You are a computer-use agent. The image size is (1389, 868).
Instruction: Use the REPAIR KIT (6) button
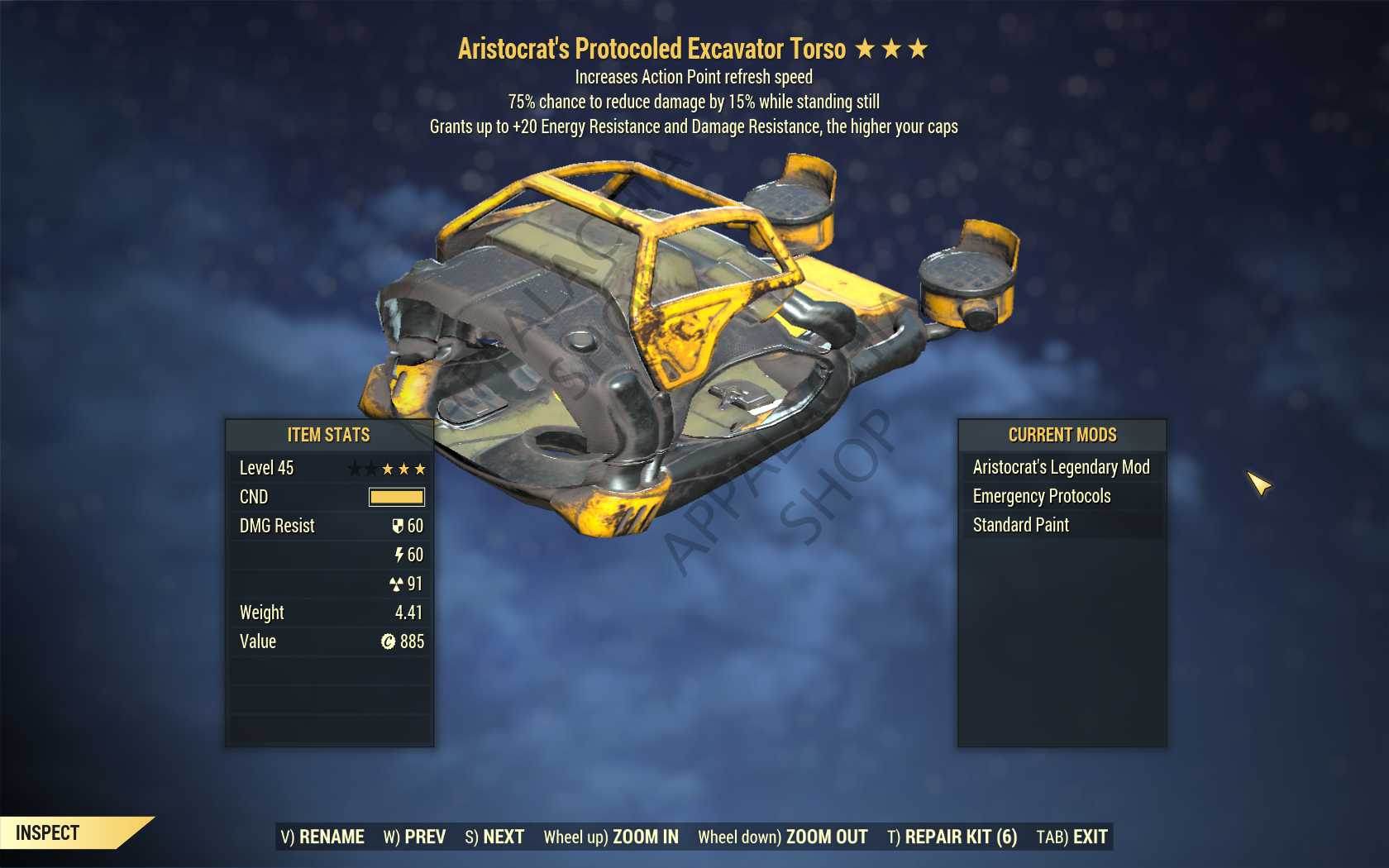tap(952, 837)
